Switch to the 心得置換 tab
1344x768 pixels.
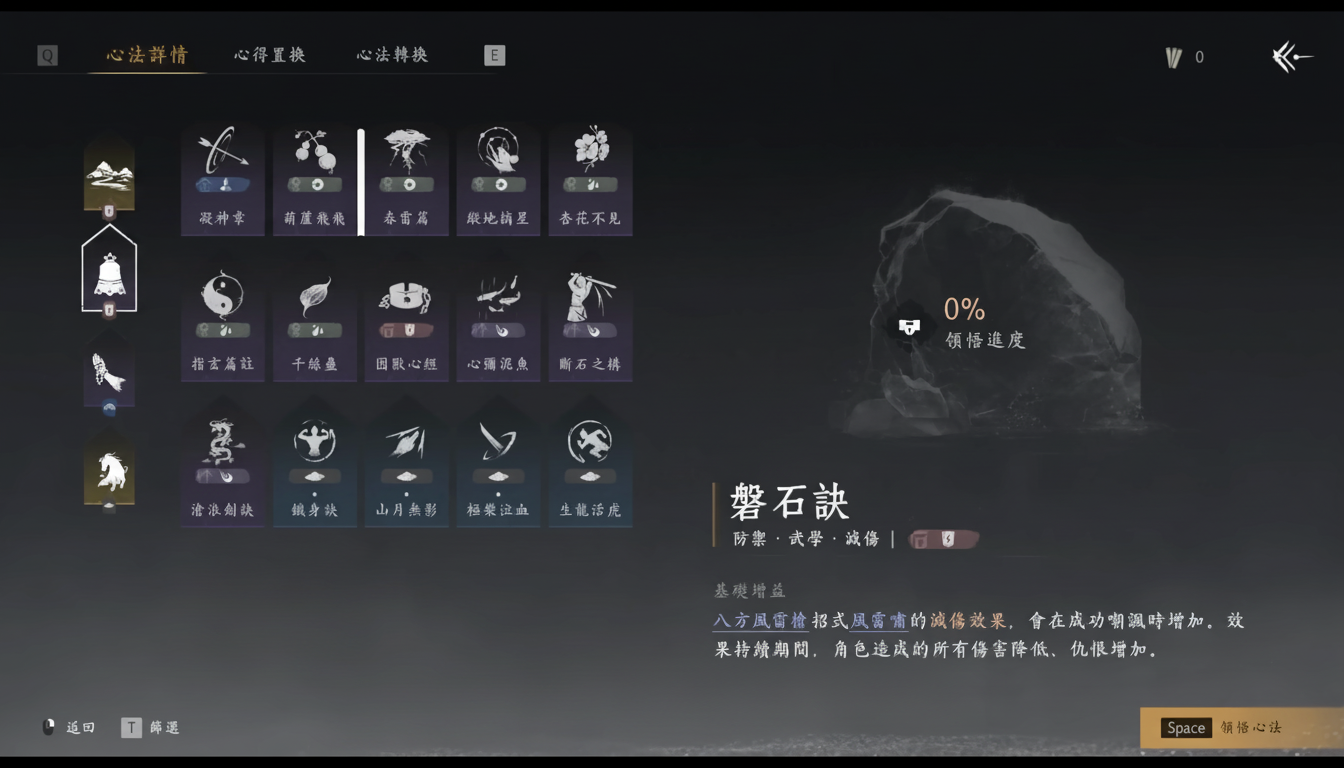(268, 55)
